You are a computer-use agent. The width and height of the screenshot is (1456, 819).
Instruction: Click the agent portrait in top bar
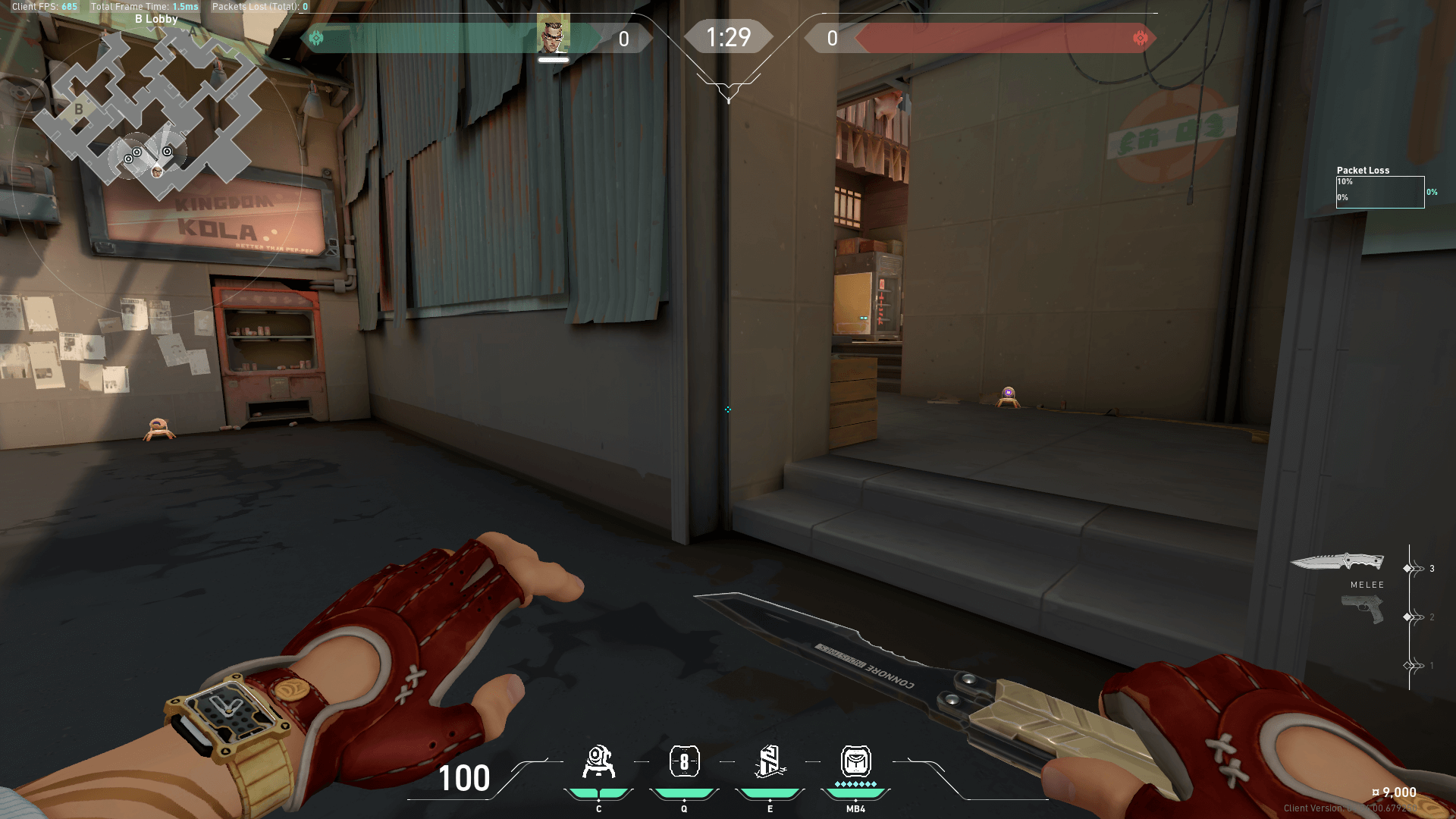click(x=553, y=33)
